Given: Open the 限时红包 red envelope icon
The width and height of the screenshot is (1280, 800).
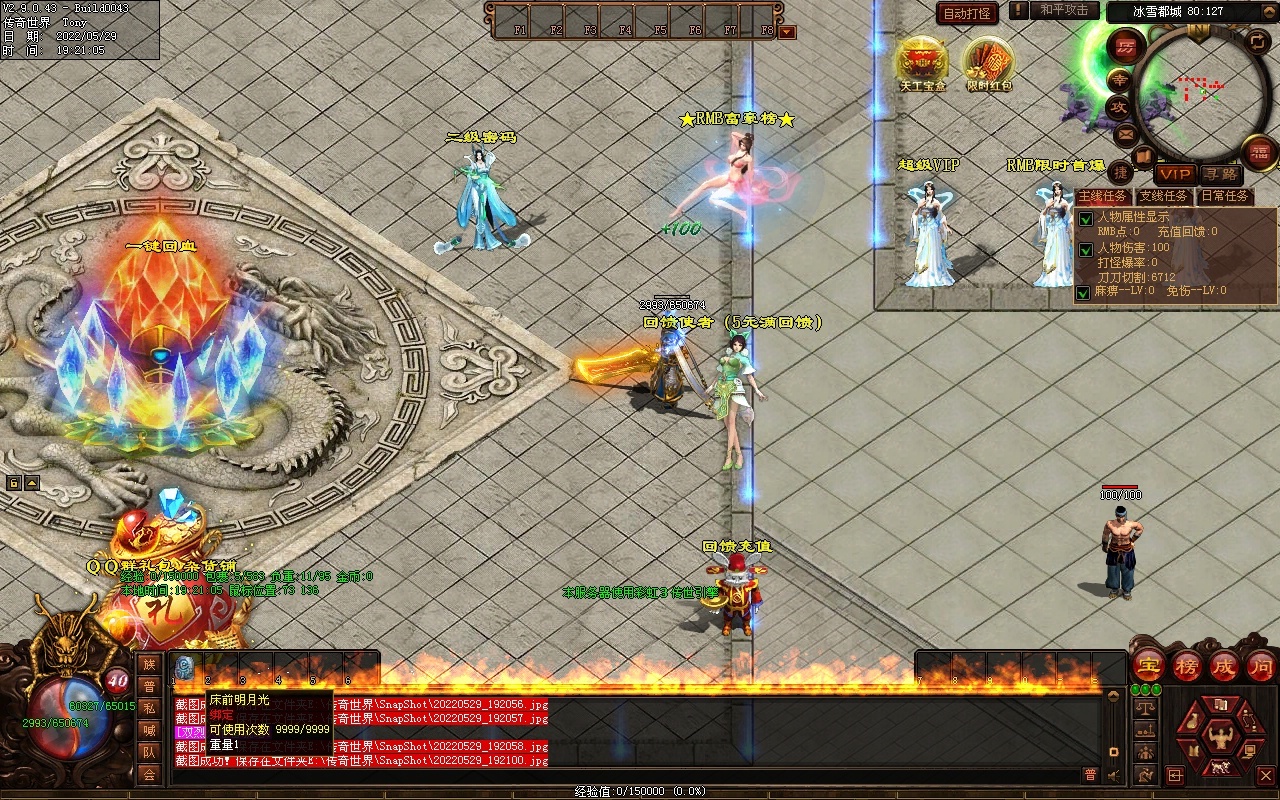Looking at the screenshot, I should click(988, 62).
